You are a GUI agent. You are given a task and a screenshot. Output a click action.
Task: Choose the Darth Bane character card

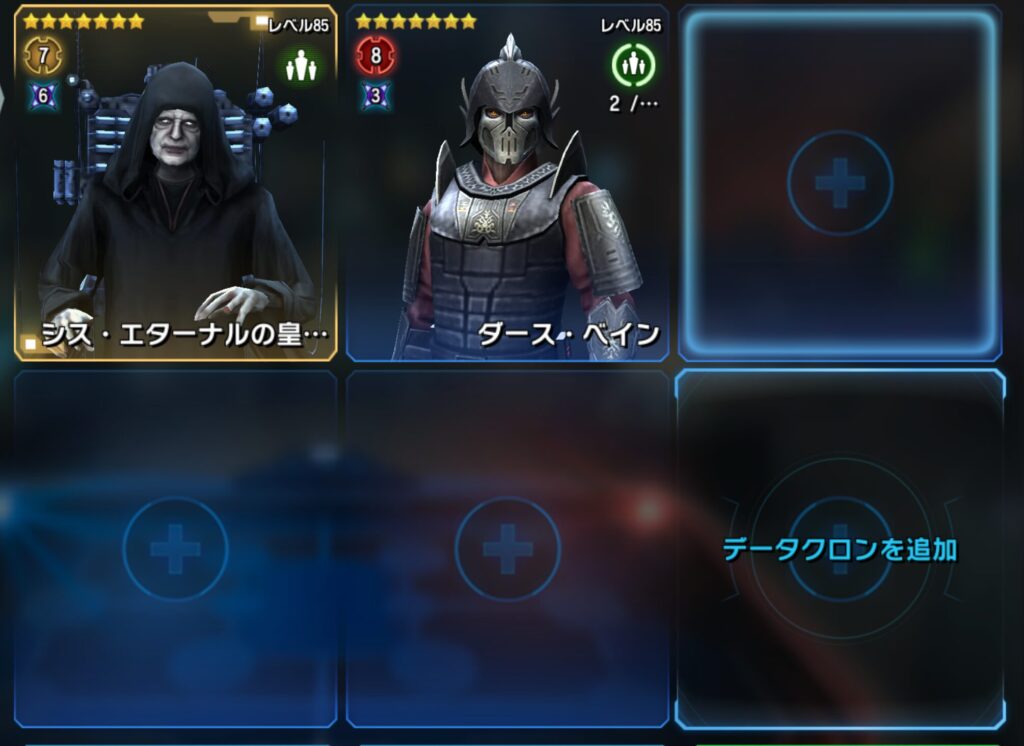tap(508, 185)
